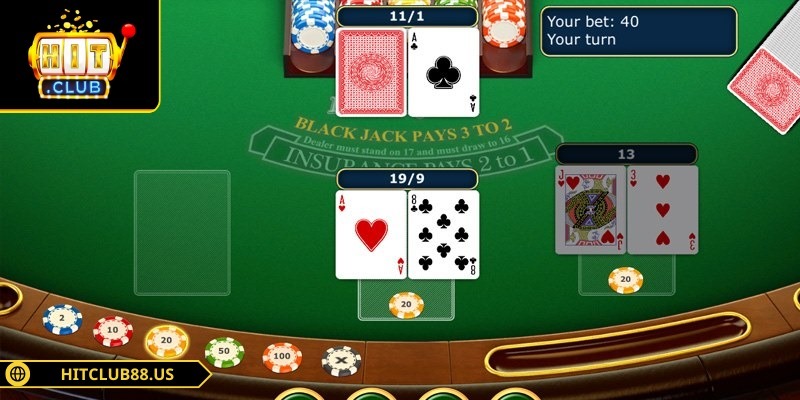Pick the 100 chip

283,357
